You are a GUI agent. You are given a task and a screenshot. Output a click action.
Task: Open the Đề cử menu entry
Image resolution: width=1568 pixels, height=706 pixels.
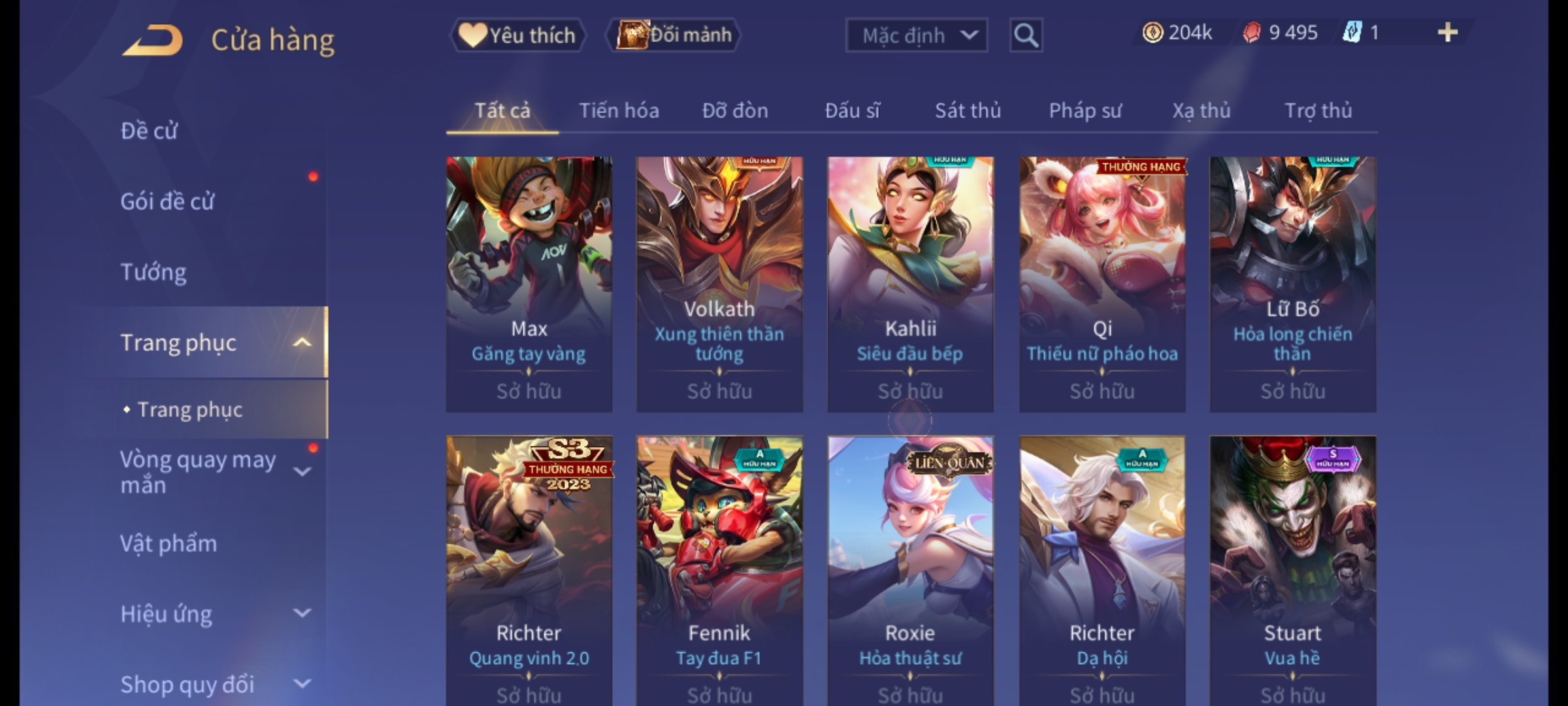pyautogui.click(x=149, y=131)
